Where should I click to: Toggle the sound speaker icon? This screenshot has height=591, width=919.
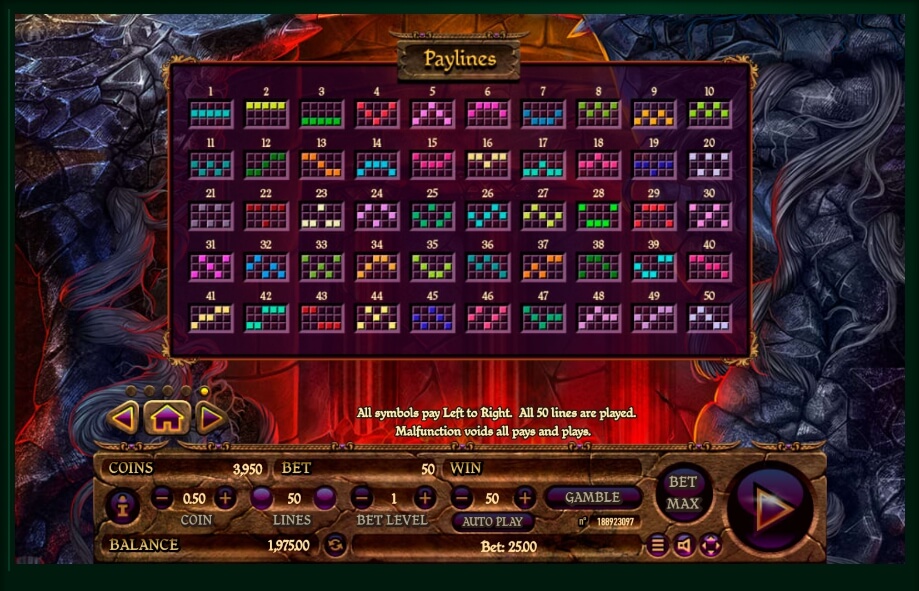[x=683, y=545]
